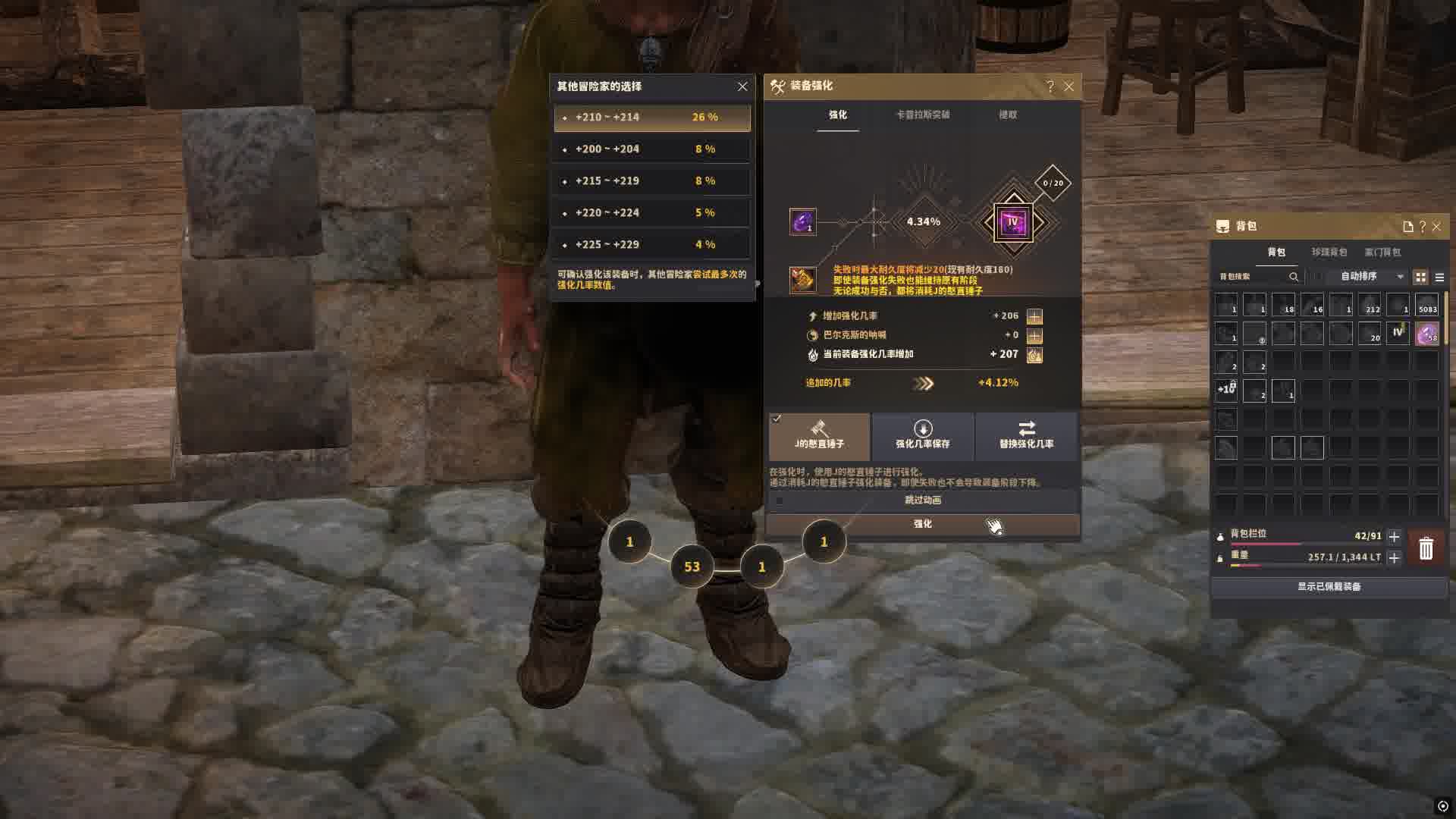1456x819 pixels.
Task: Select the +200 ~ +204 row
Action: tap(652, 149)
